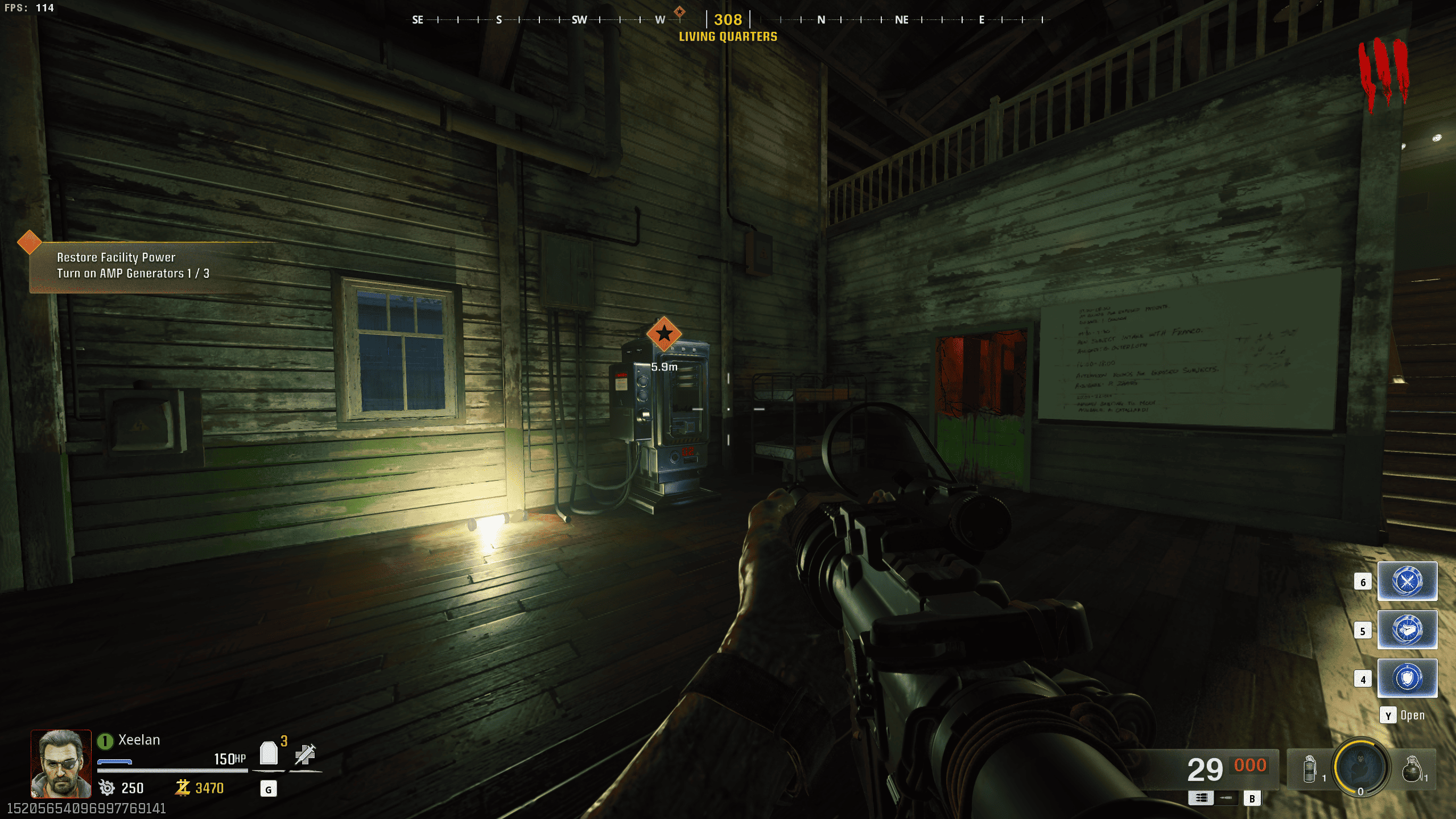Select the lethal frag grenade icon
The width and height of the screenshot is (1456, 819).
1412,769
